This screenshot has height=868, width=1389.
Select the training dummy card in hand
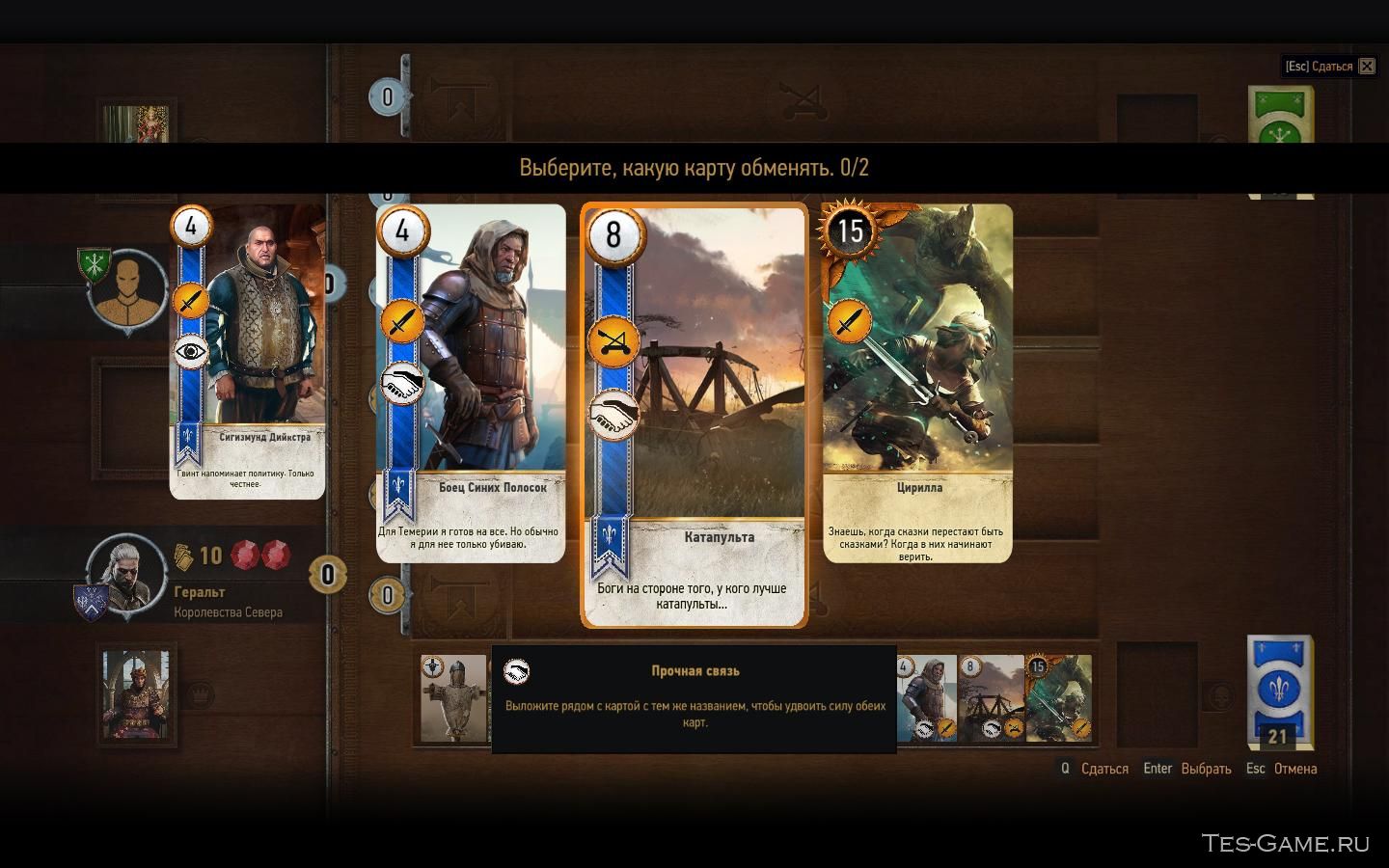click(454, 698)
